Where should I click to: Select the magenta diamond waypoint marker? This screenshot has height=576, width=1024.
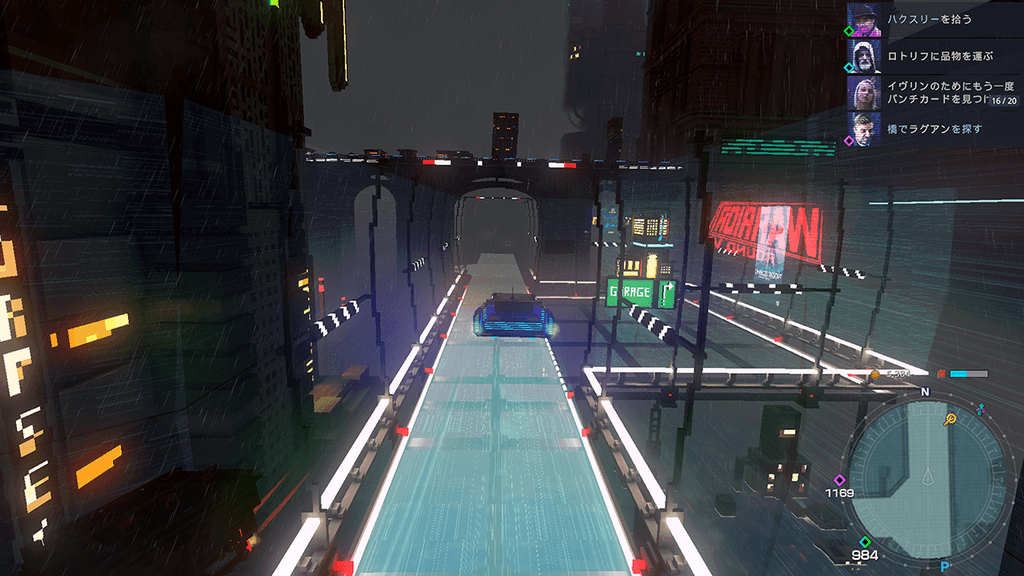(x=840, y=480)
